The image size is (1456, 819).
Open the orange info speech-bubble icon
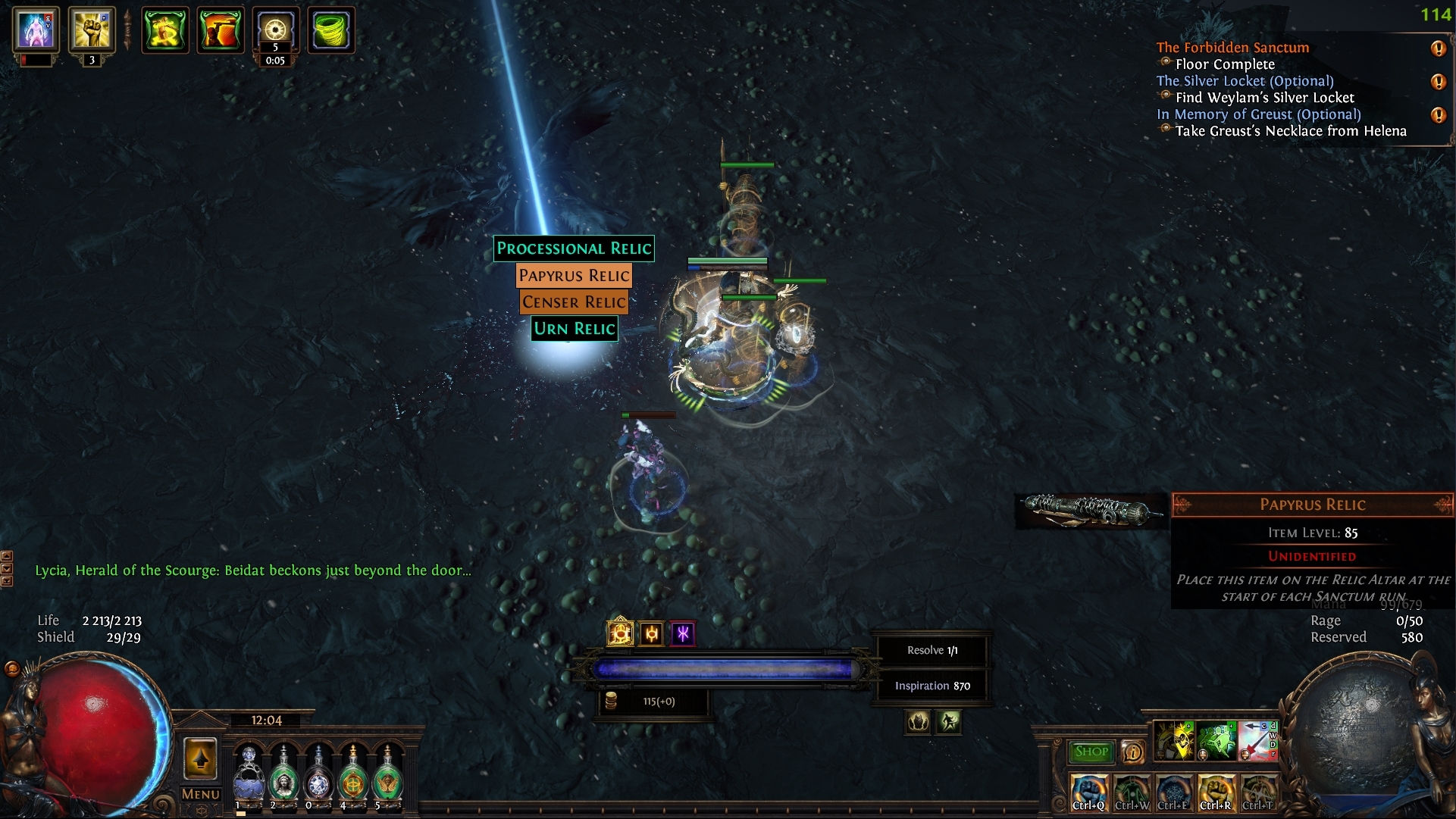click(x=1132, y=752)
